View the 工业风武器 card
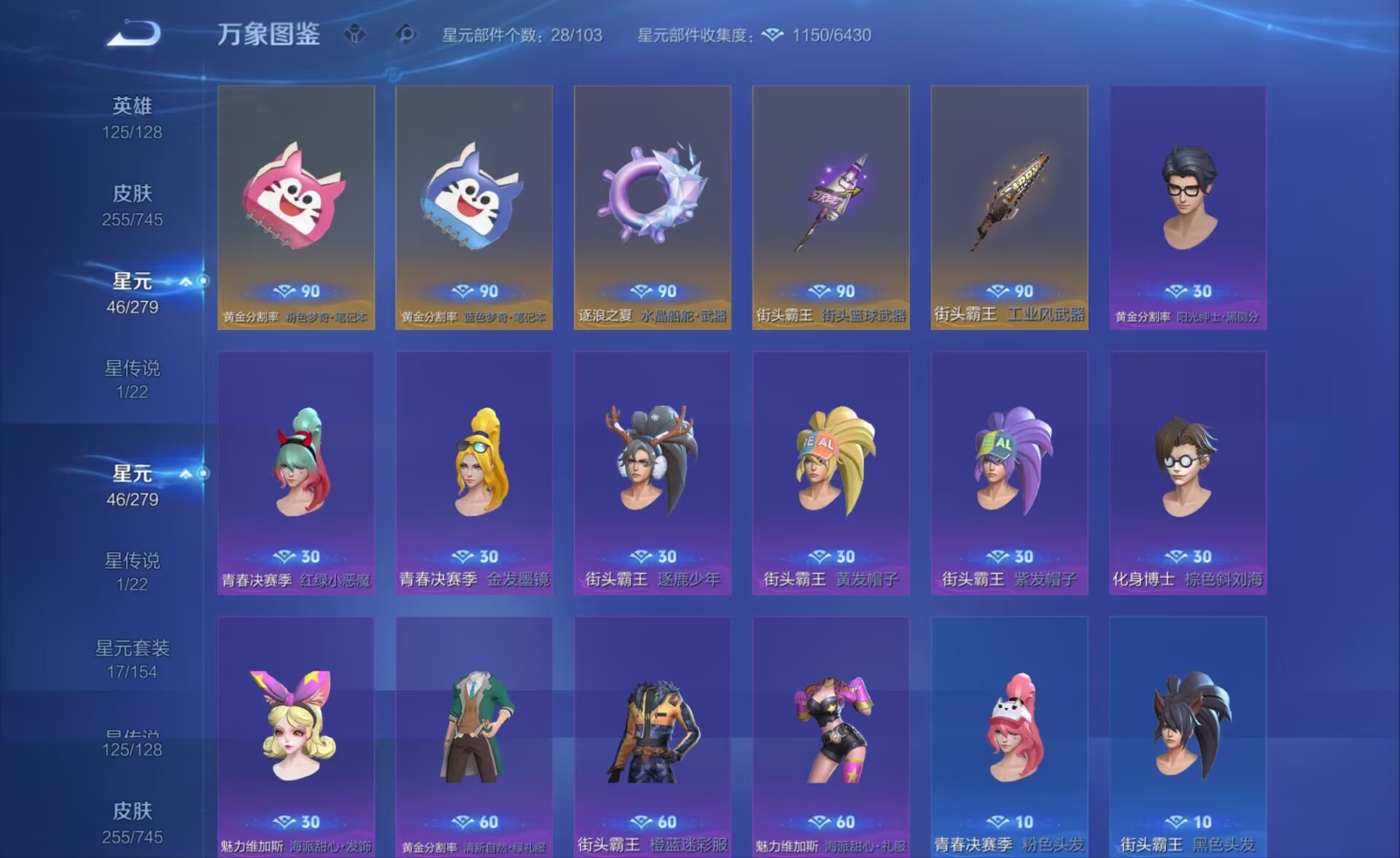 pos(1009,207)
